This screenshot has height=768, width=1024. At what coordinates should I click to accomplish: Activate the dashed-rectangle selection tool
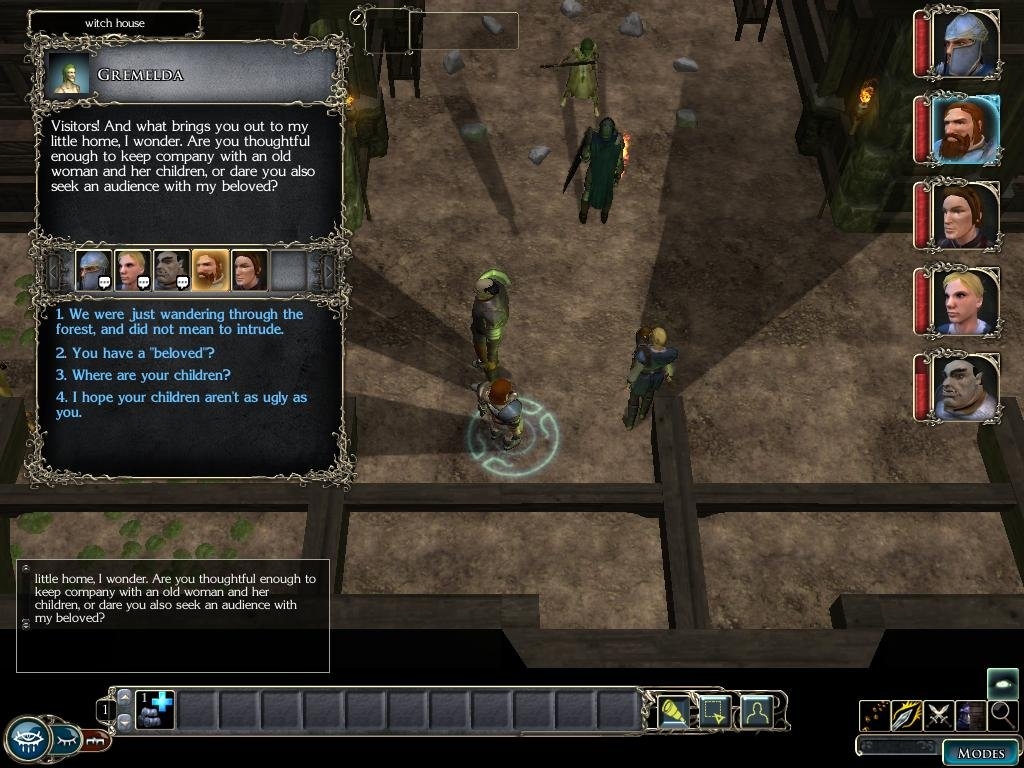pyautogui.click(x=714, y=711)
